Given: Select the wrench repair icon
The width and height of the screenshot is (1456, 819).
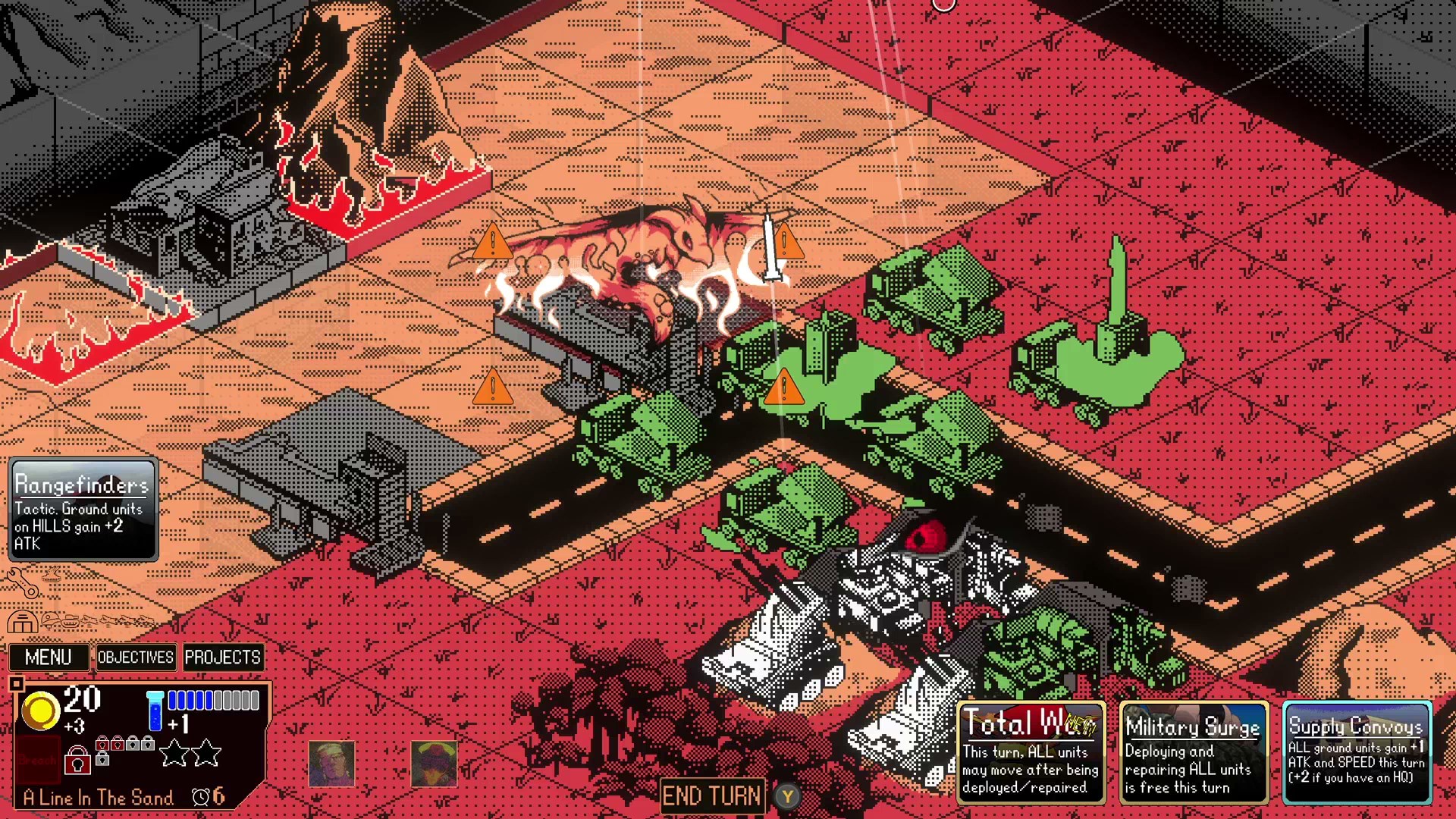Looking at the screenshot, I should (22, 584).
